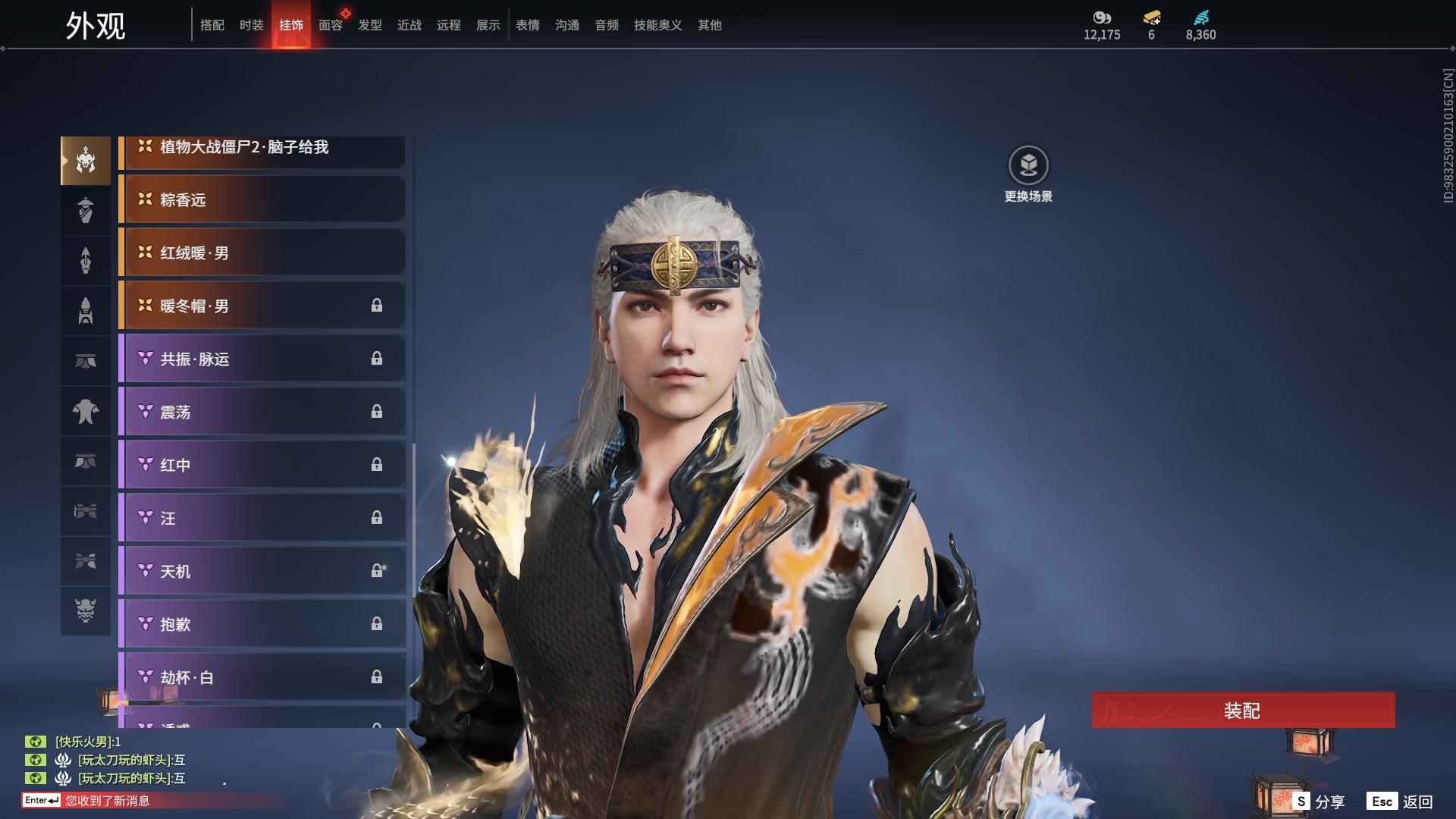Click the 分享 share button
1456x819 pixels.
pyautogui.click(x=1319, y=801)
